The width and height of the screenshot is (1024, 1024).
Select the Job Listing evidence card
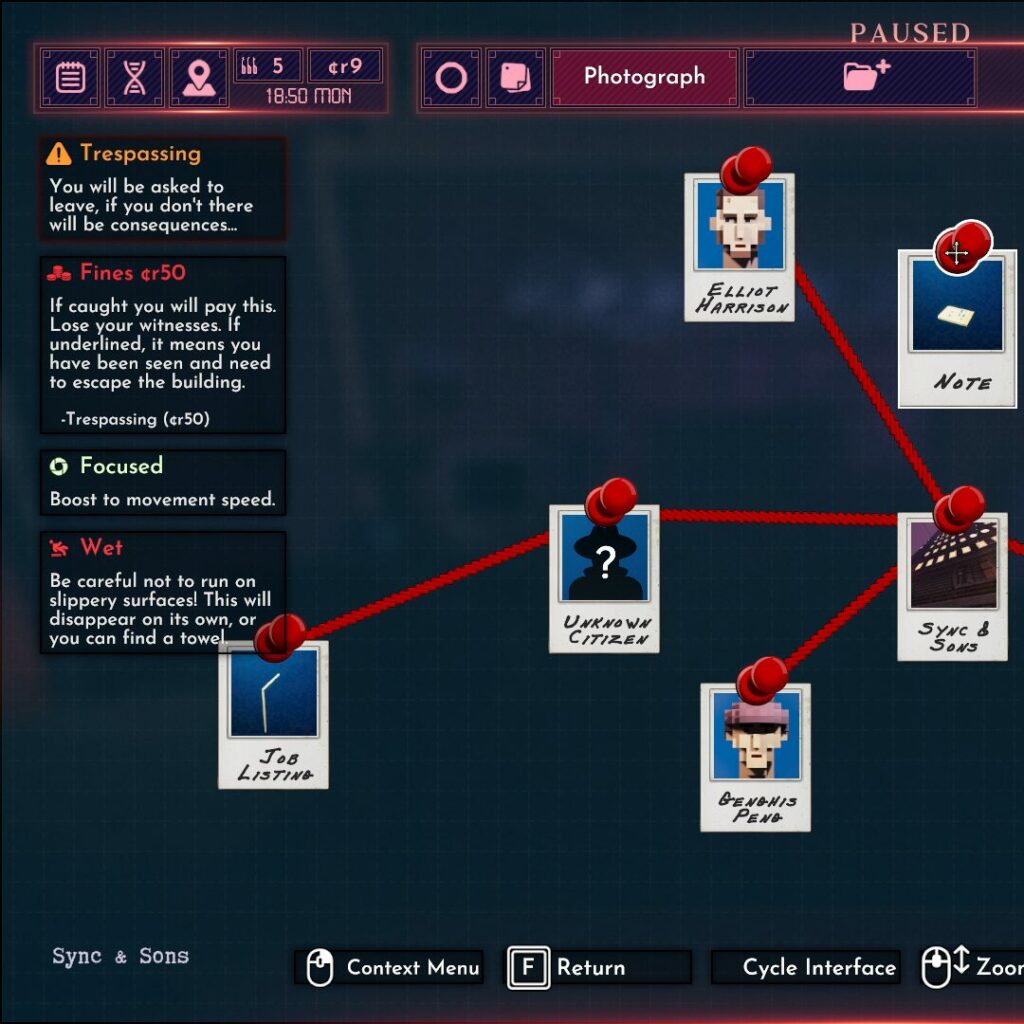(274, 715)
